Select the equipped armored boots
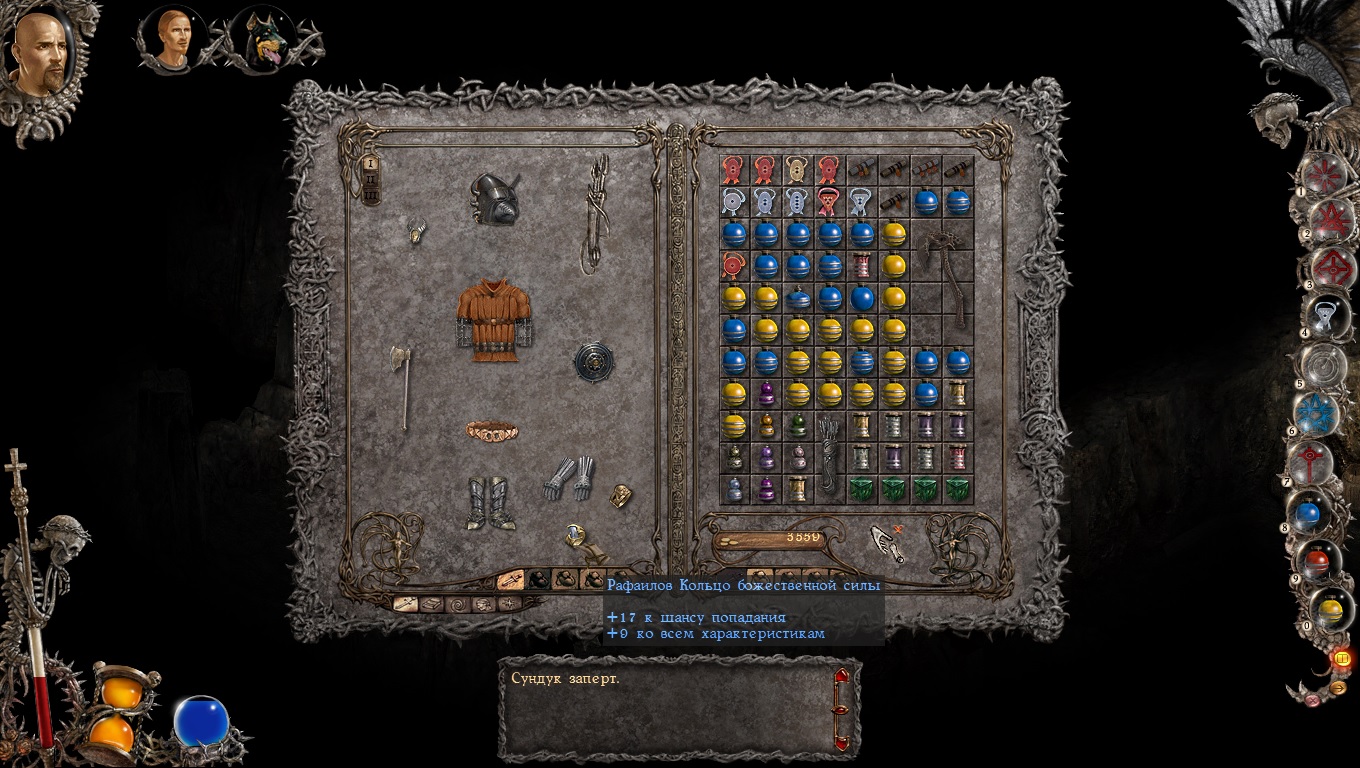The height and width of the screenshot is (768, 1360). 490,502
